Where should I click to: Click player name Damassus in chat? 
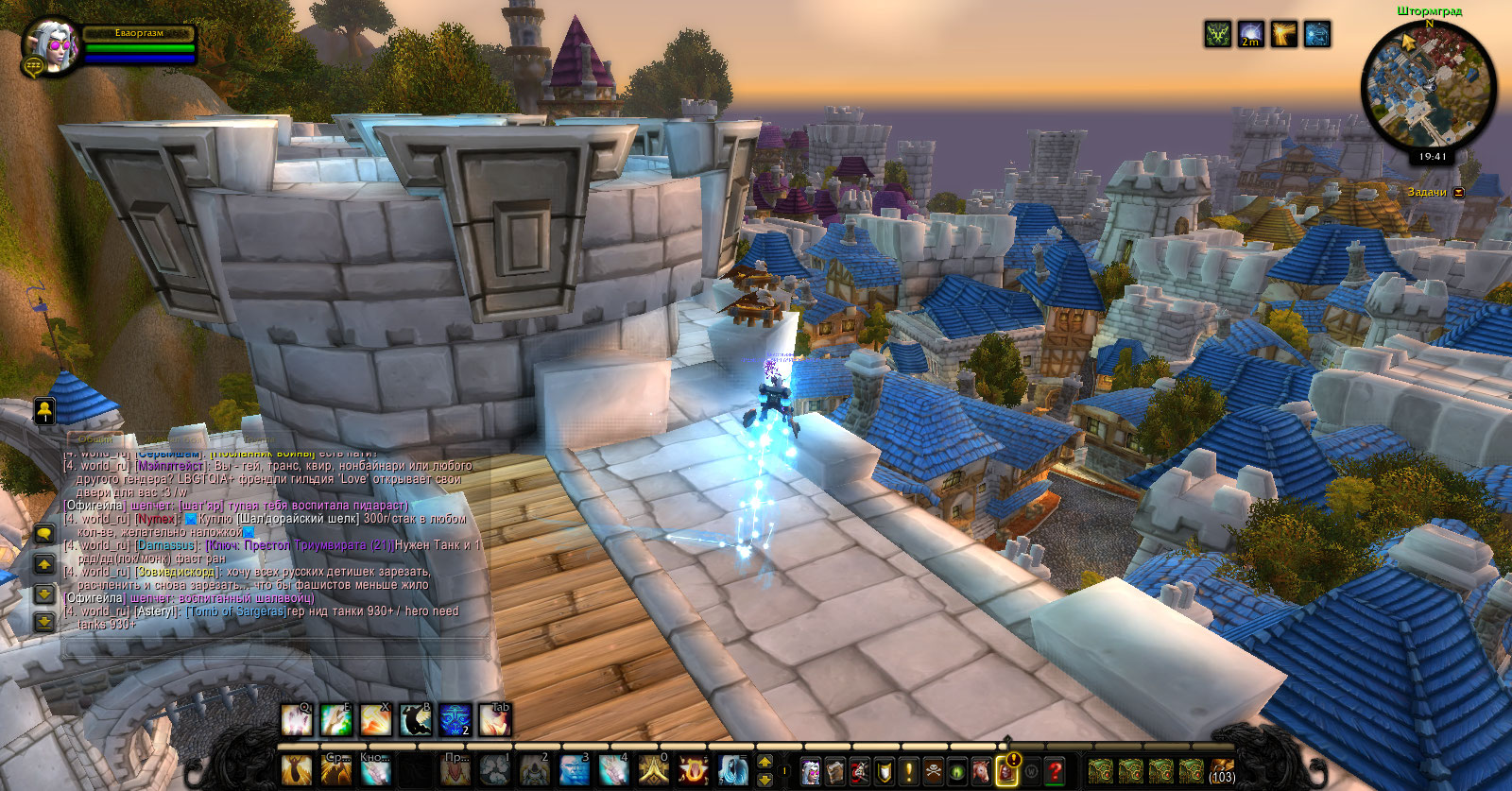(167, 545)
